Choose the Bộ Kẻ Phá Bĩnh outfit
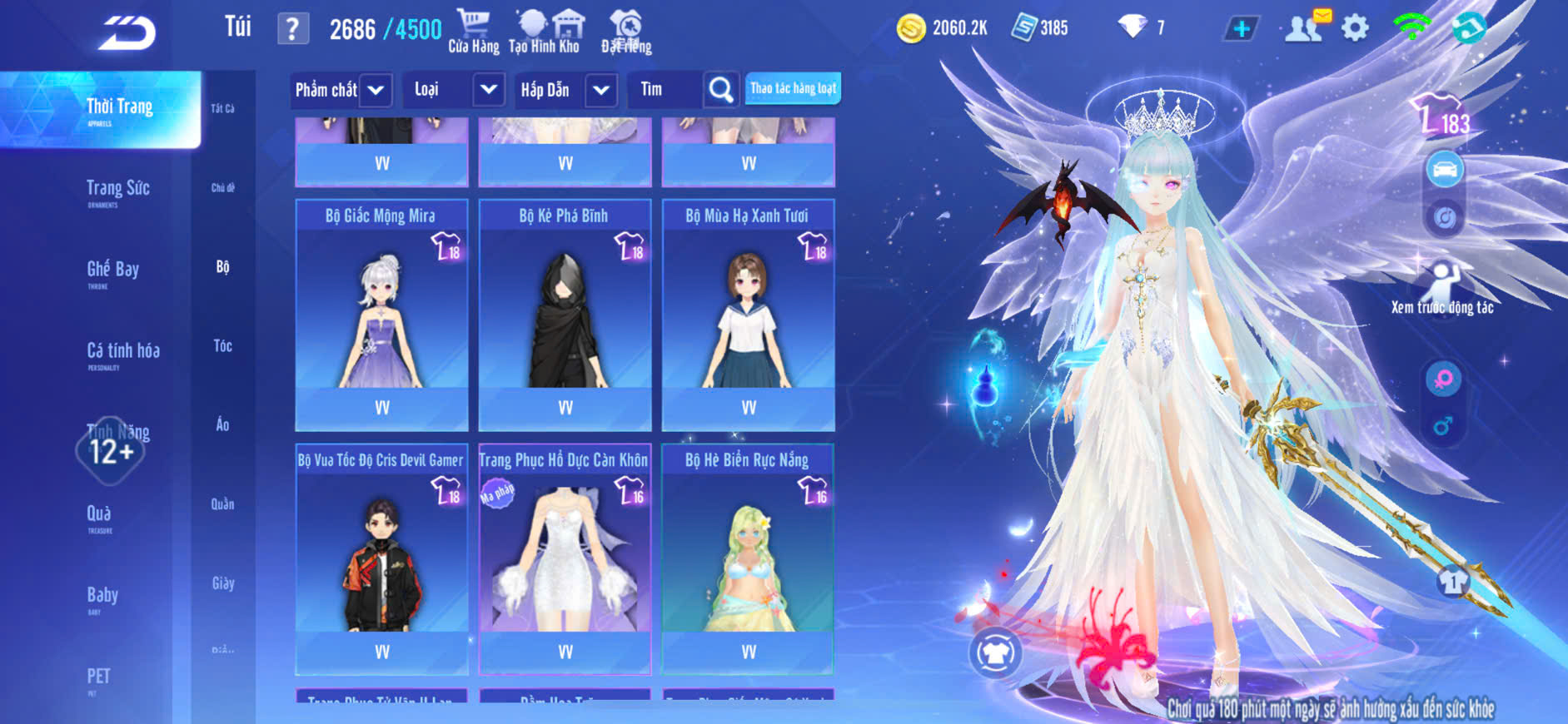The height and width of the screenshot is (724, 1568). click(565, 315)
